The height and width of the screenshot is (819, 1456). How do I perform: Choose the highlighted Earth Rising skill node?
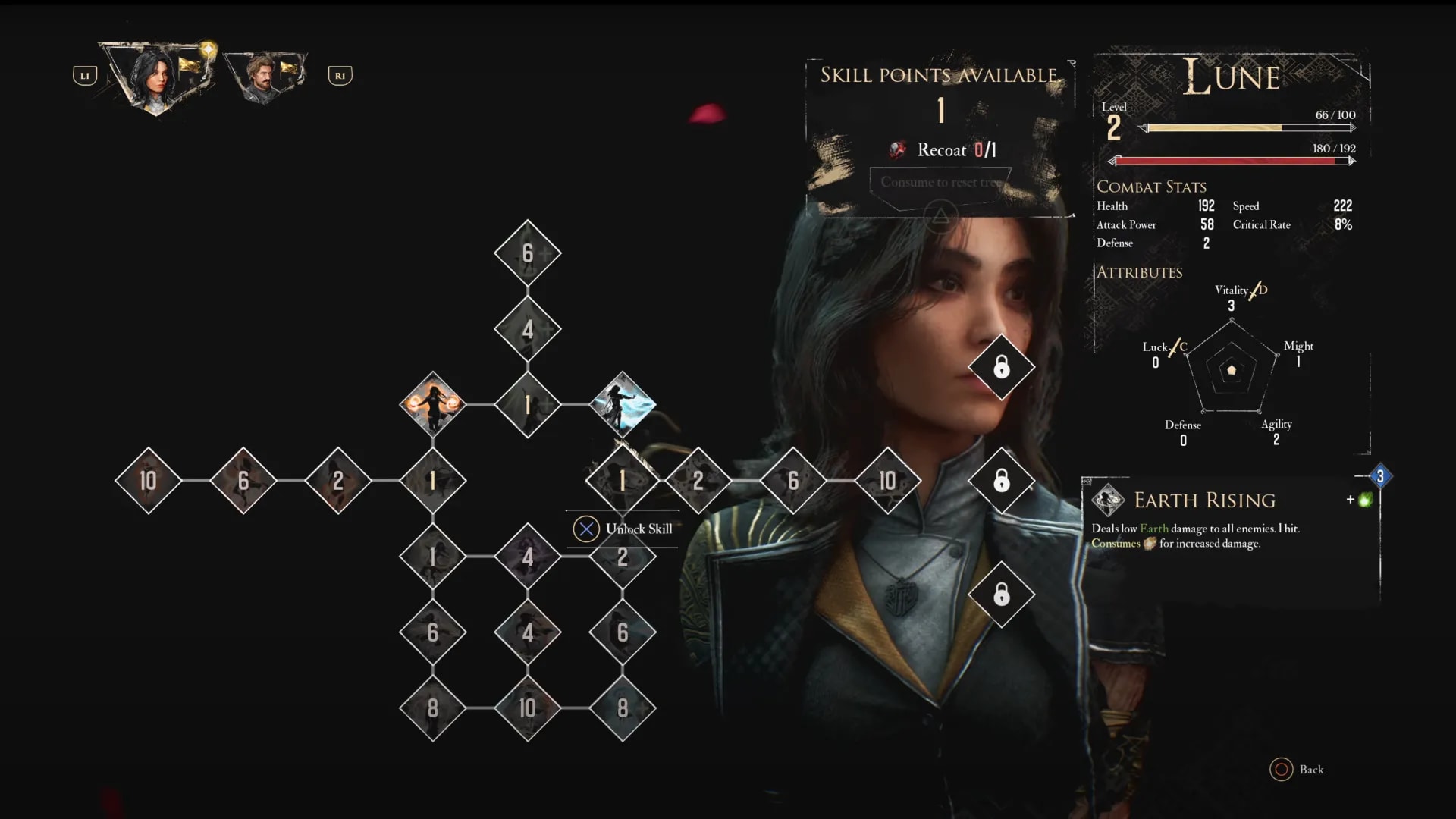click(x=623, y=480)
